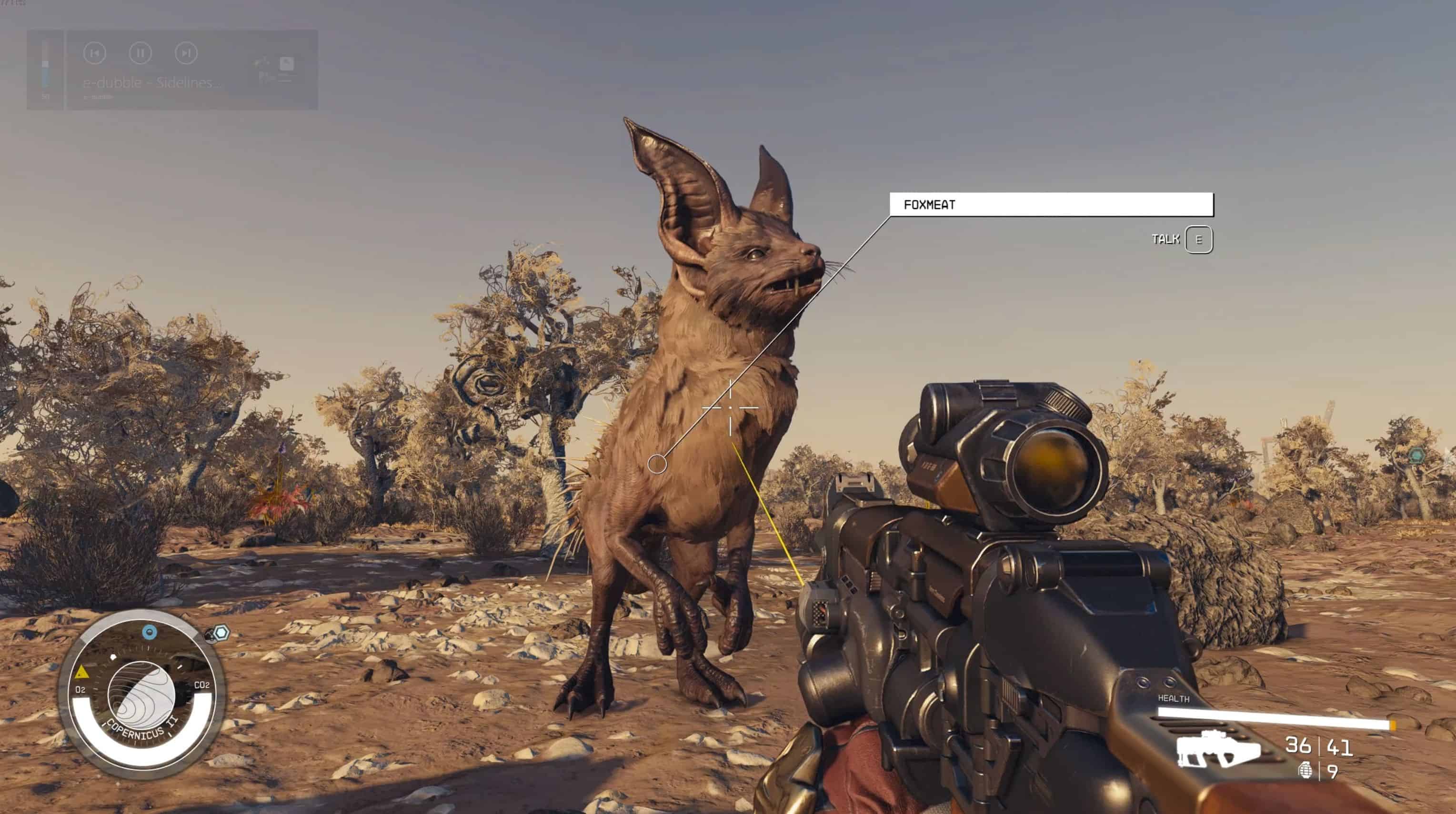
Task: Click the yellow triangle marker on the compass
Action: 82,672
